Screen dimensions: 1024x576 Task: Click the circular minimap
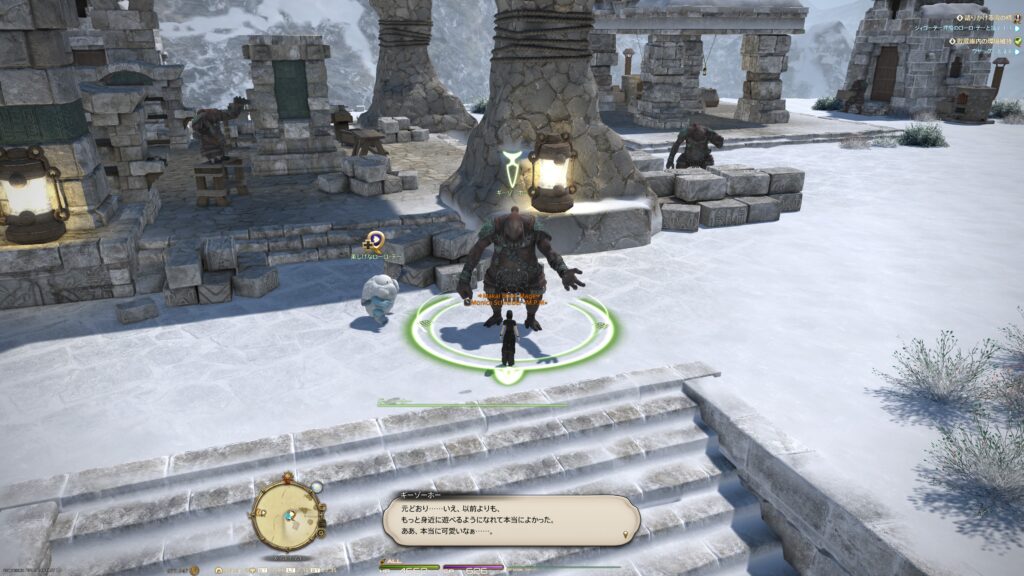coord(287,516)
